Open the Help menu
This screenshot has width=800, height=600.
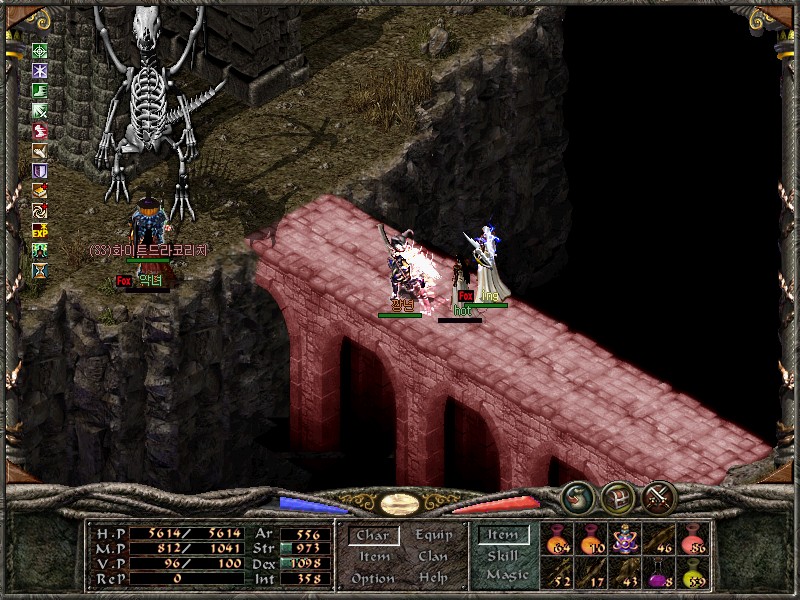(433, 579)
